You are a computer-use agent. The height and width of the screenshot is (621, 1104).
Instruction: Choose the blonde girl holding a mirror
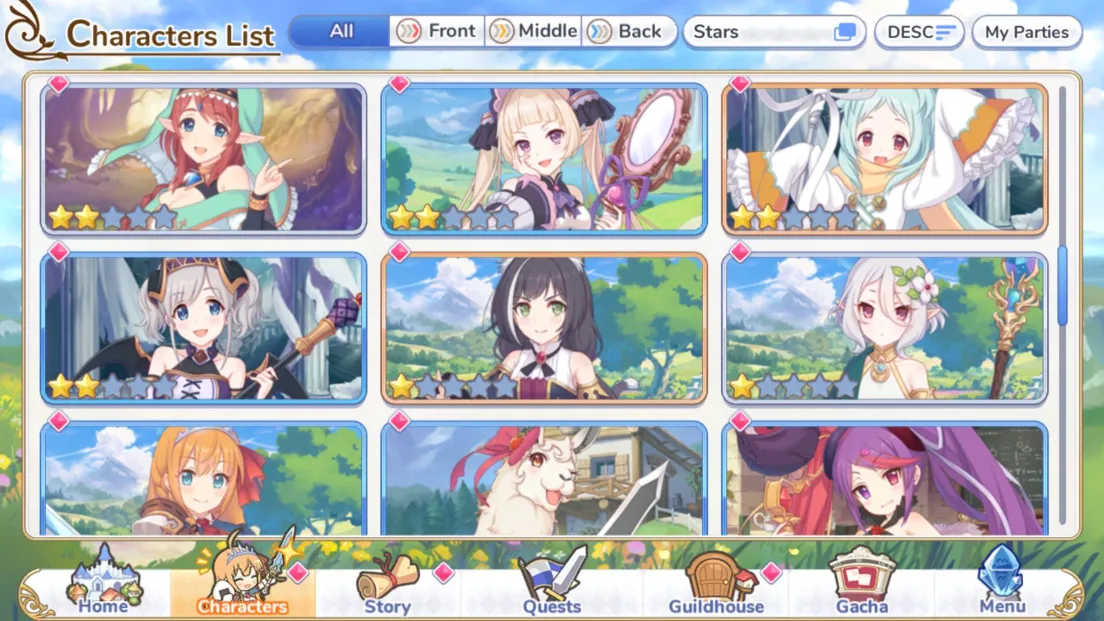pyautogui.click(x=544, y=159)
